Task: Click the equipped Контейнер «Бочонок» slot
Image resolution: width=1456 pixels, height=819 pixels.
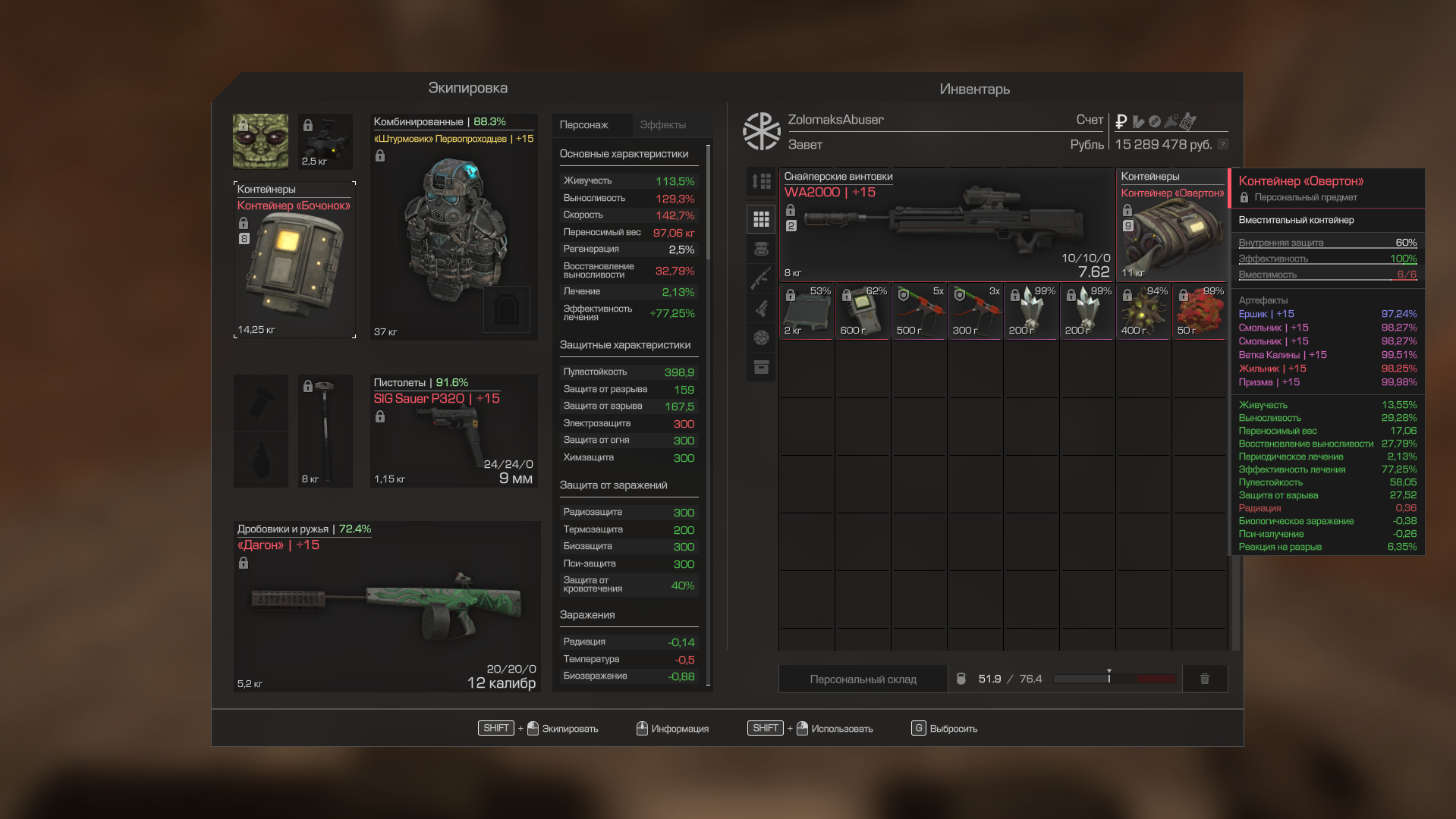Action: [294, 259]
